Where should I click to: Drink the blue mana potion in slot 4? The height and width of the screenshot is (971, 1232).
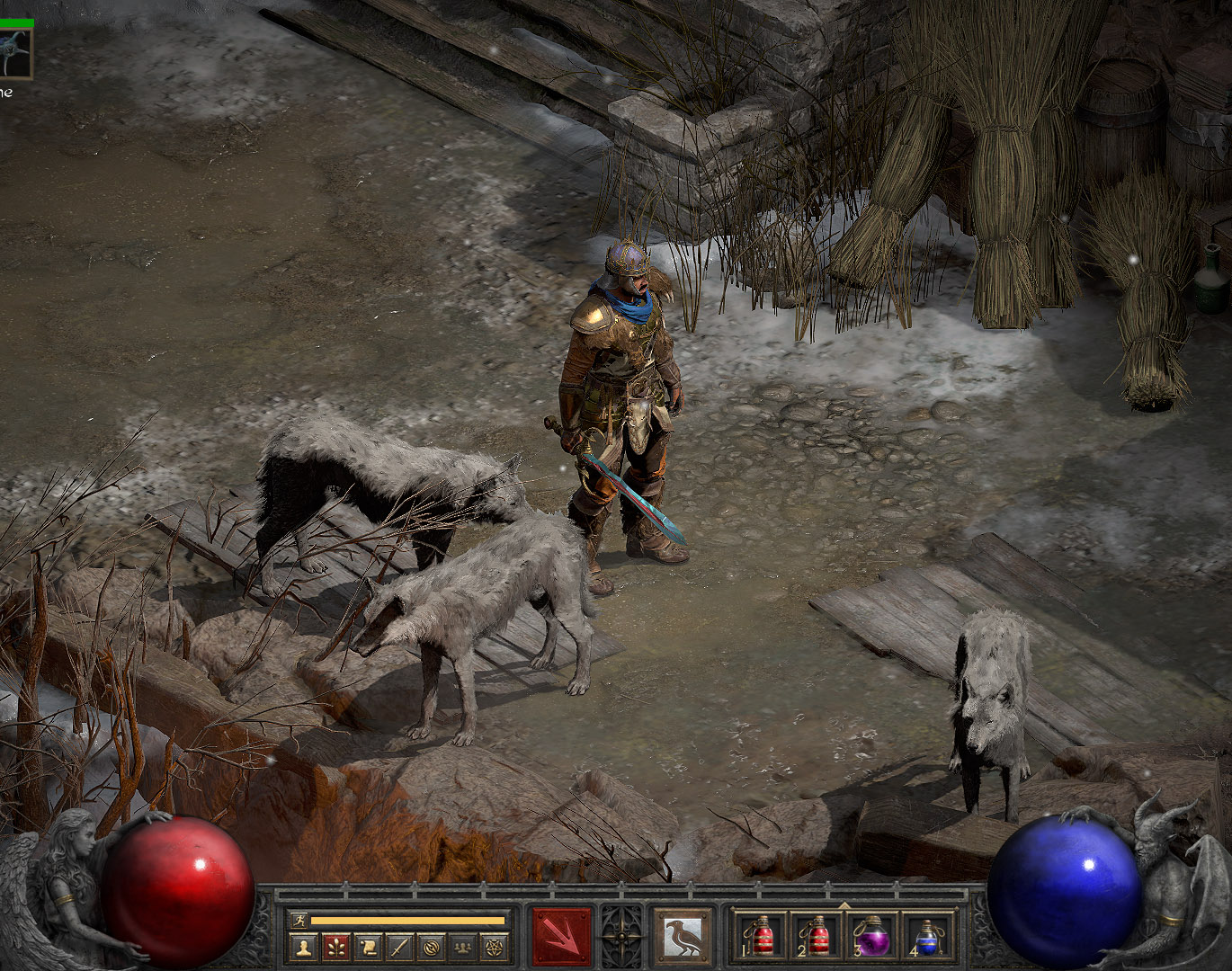tap(926, 937)
